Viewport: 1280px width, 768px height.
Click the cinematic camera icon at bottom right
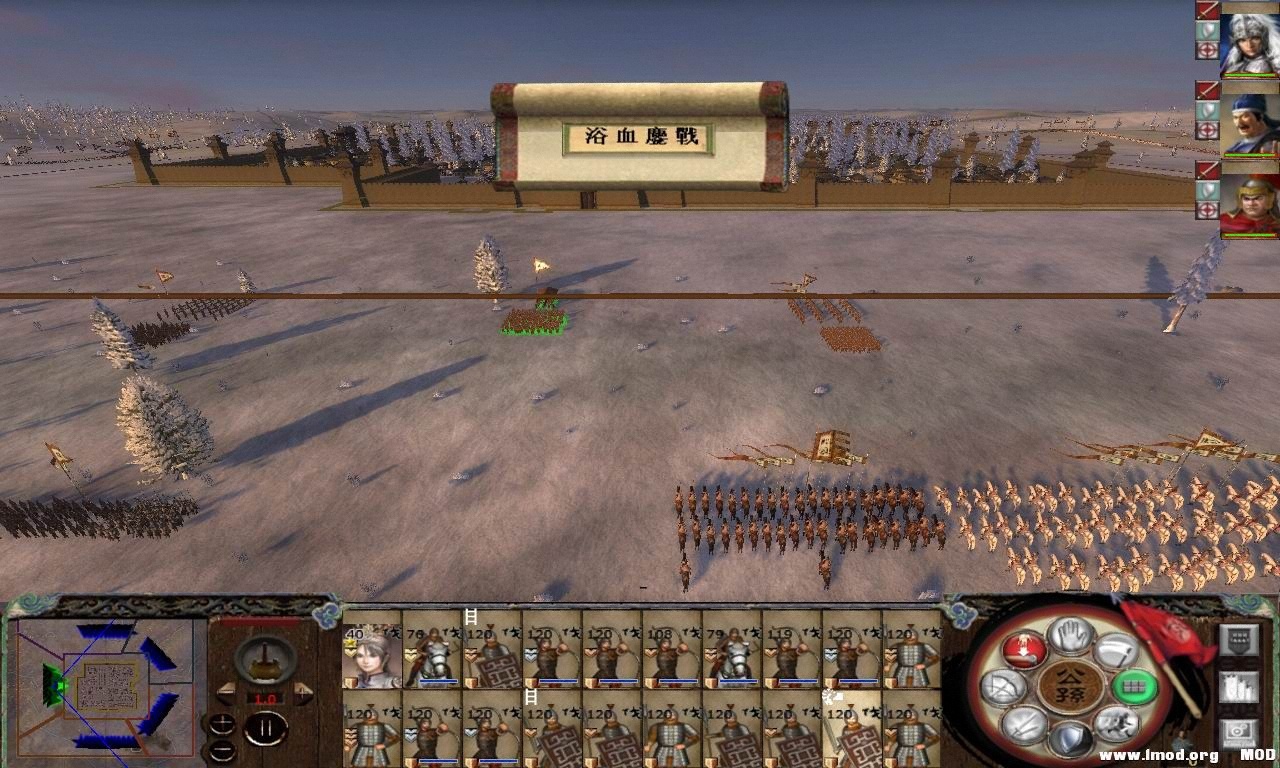[x=1237, y=730]
